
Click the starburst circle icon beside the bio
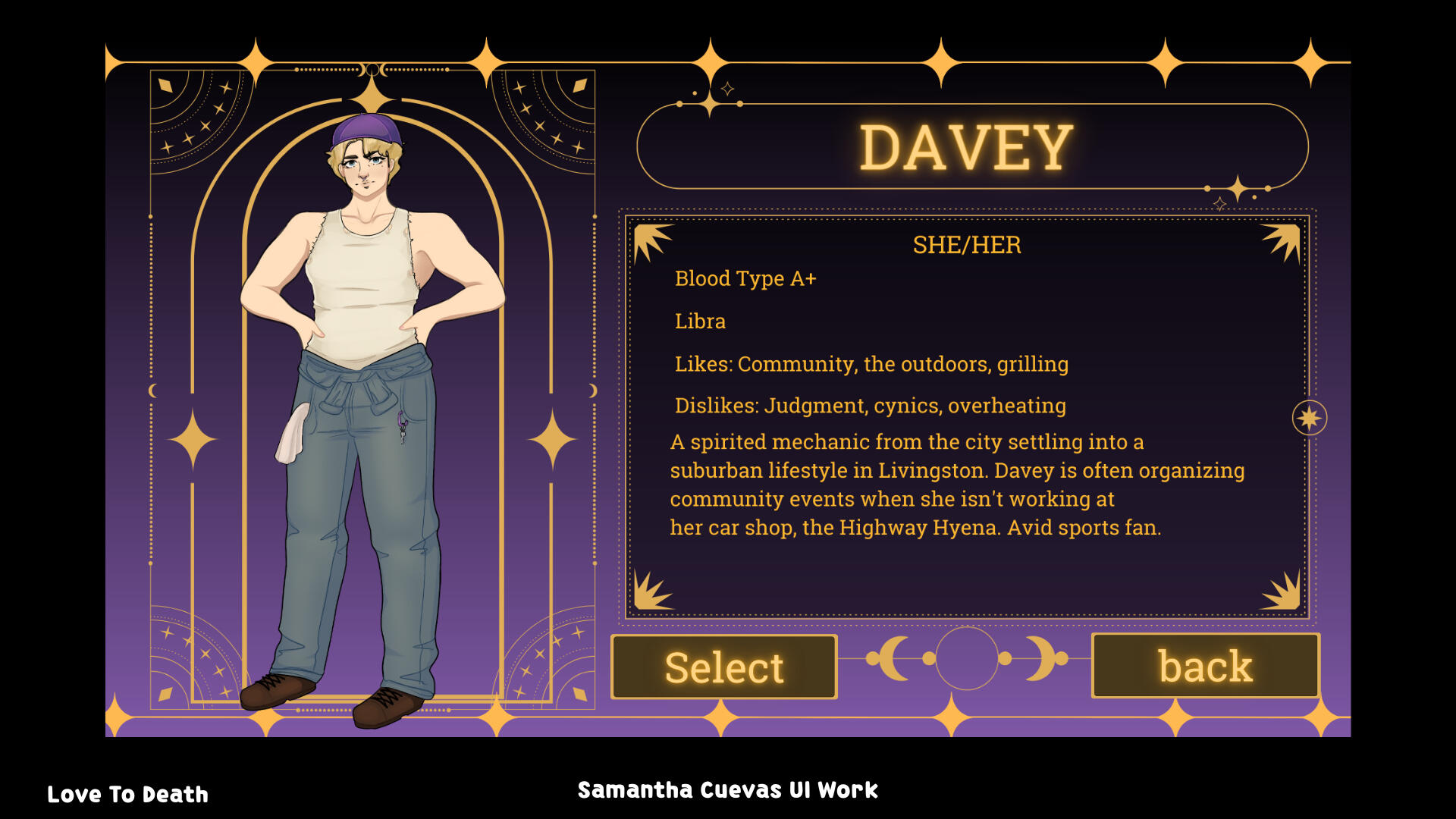[x=1309, y=418]
